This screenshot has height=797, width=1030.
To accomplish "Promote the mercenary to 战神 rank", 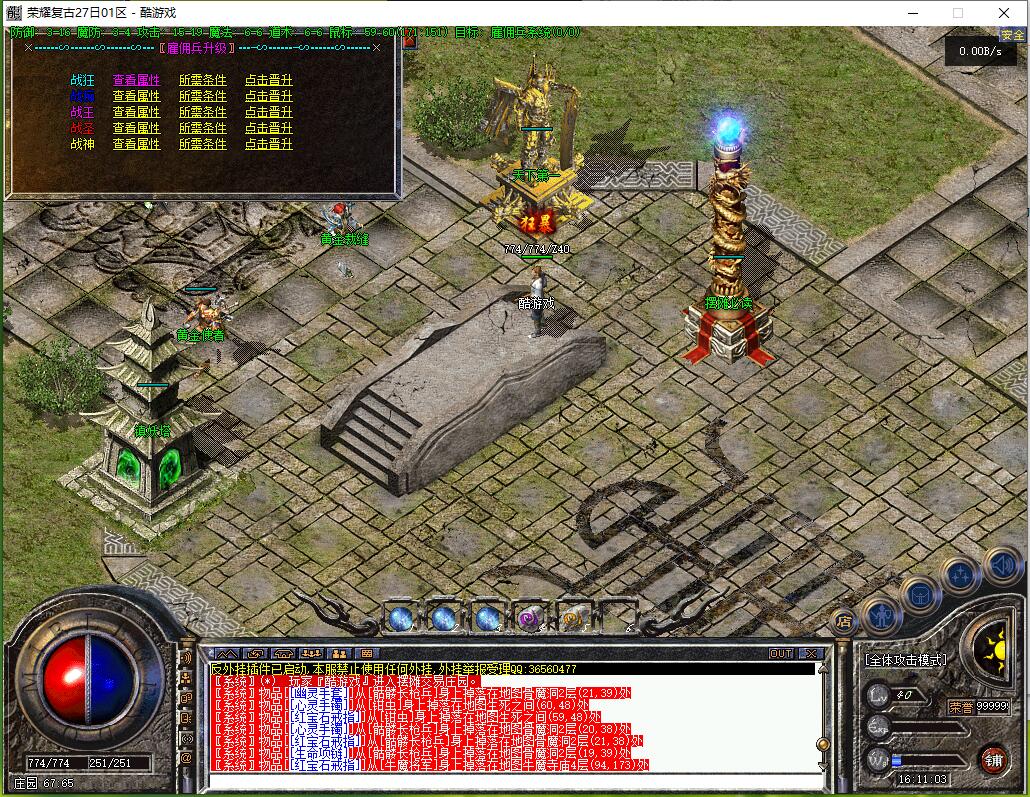I will coord(268,144).
